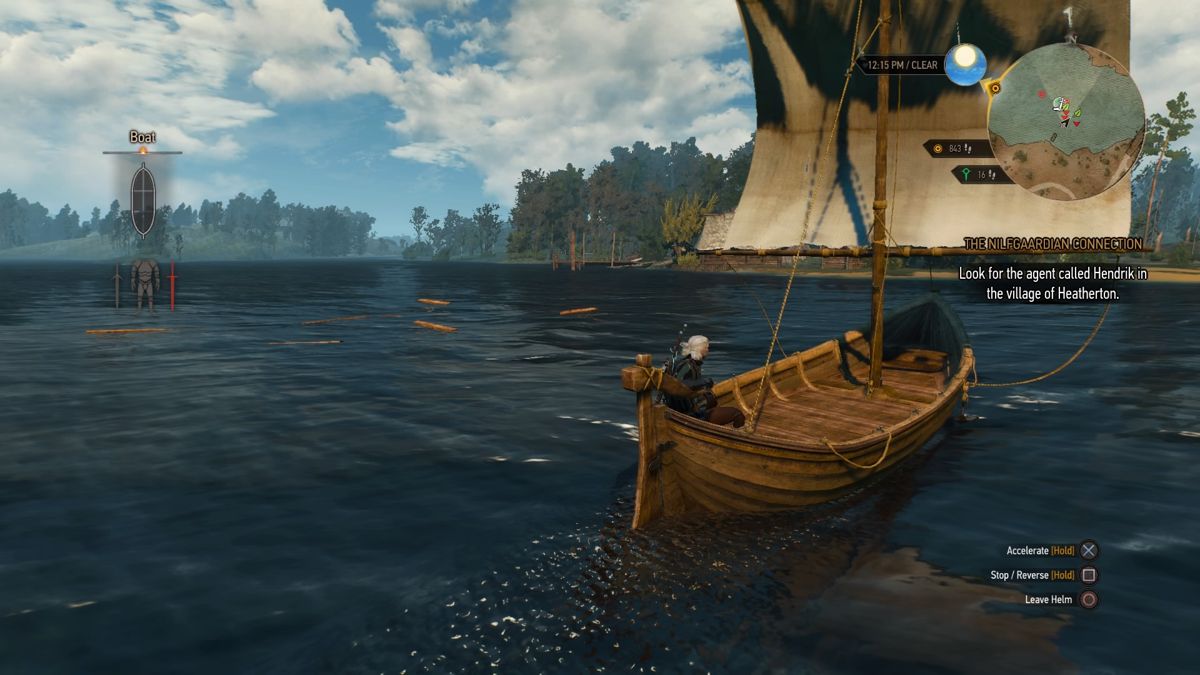Click the body armor durability icon
Image resolution: width=1200 pixels, height=675 pixels.
(145, 283)
